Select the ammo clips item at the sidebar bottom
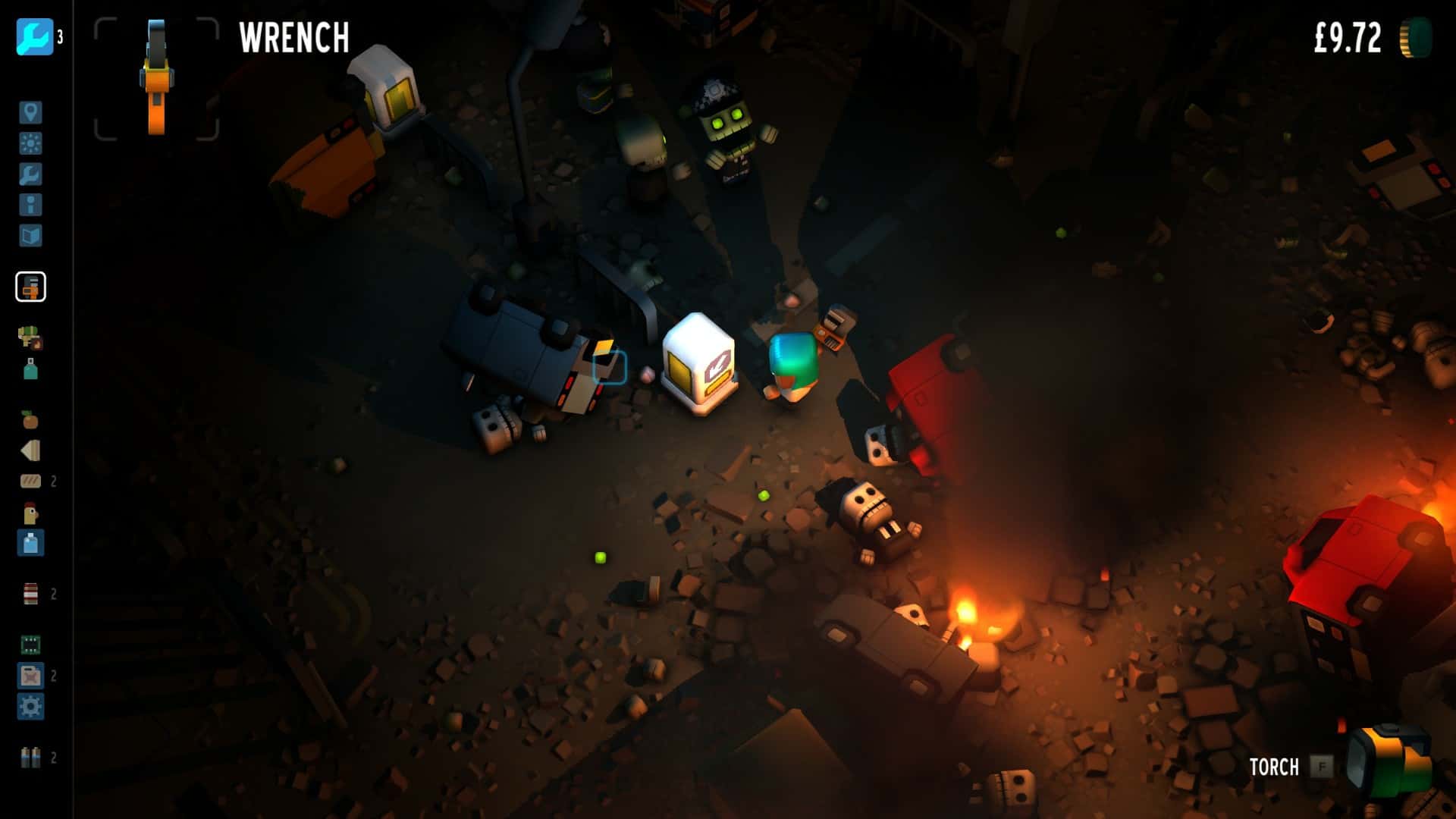 [32, 756]
